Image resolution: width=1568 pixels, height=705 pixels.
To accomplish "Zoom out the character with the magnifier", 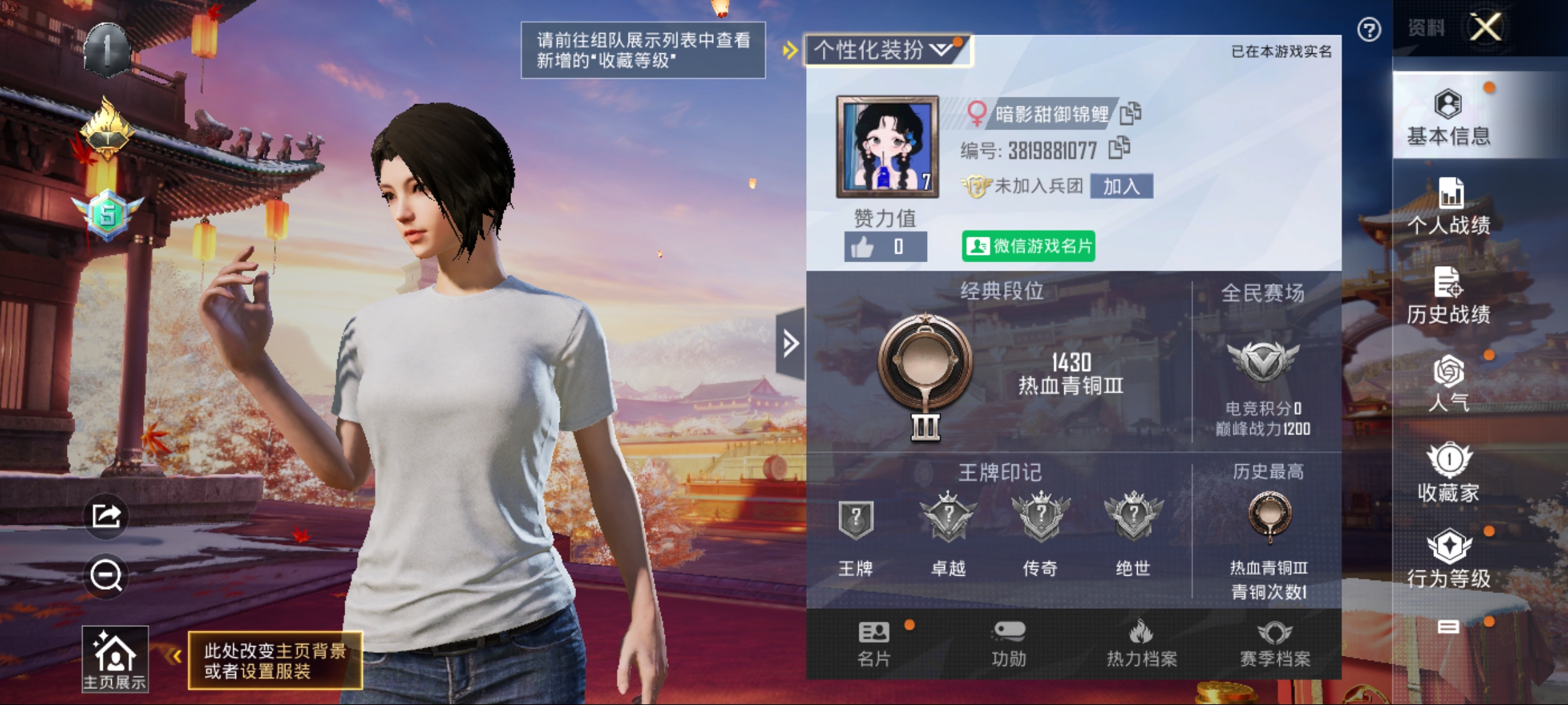I will tap(106, 576).
